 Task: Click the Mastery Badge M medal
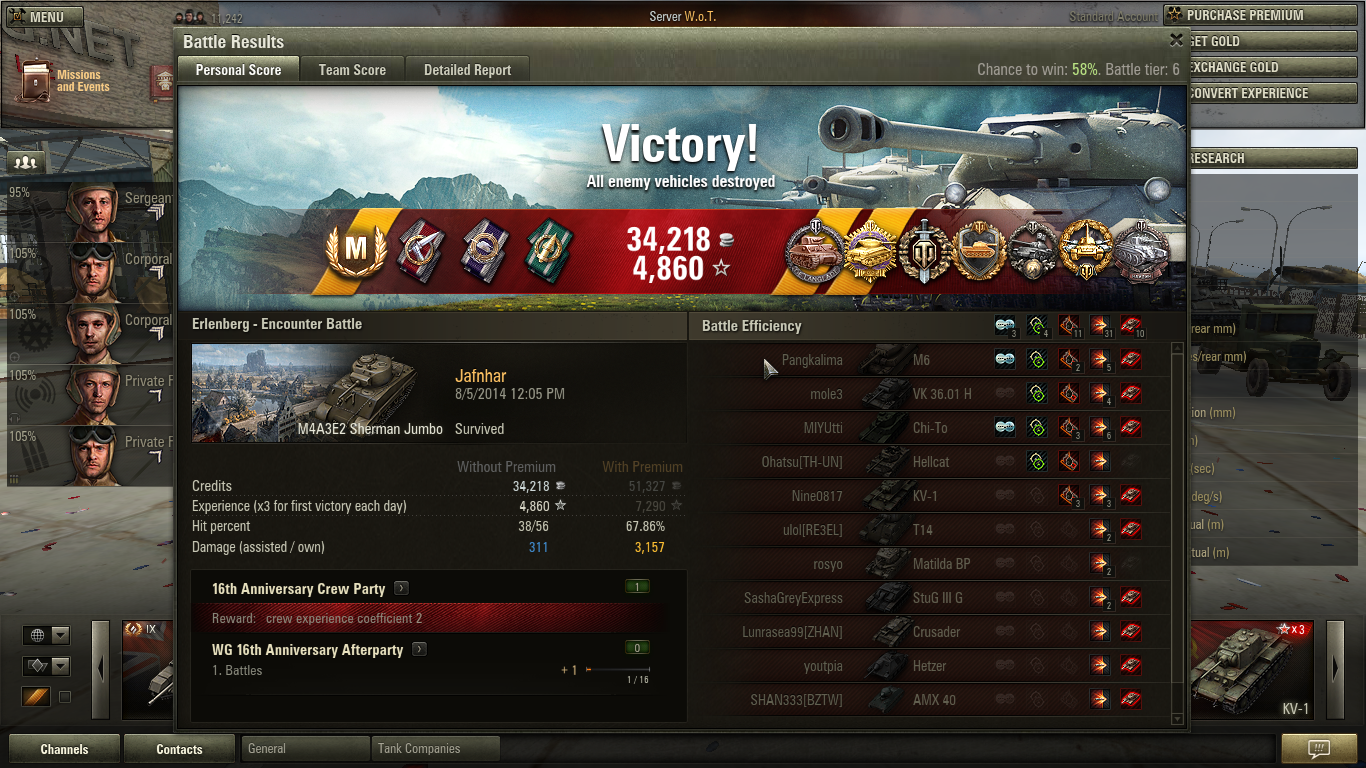click(x=354, y=248)
